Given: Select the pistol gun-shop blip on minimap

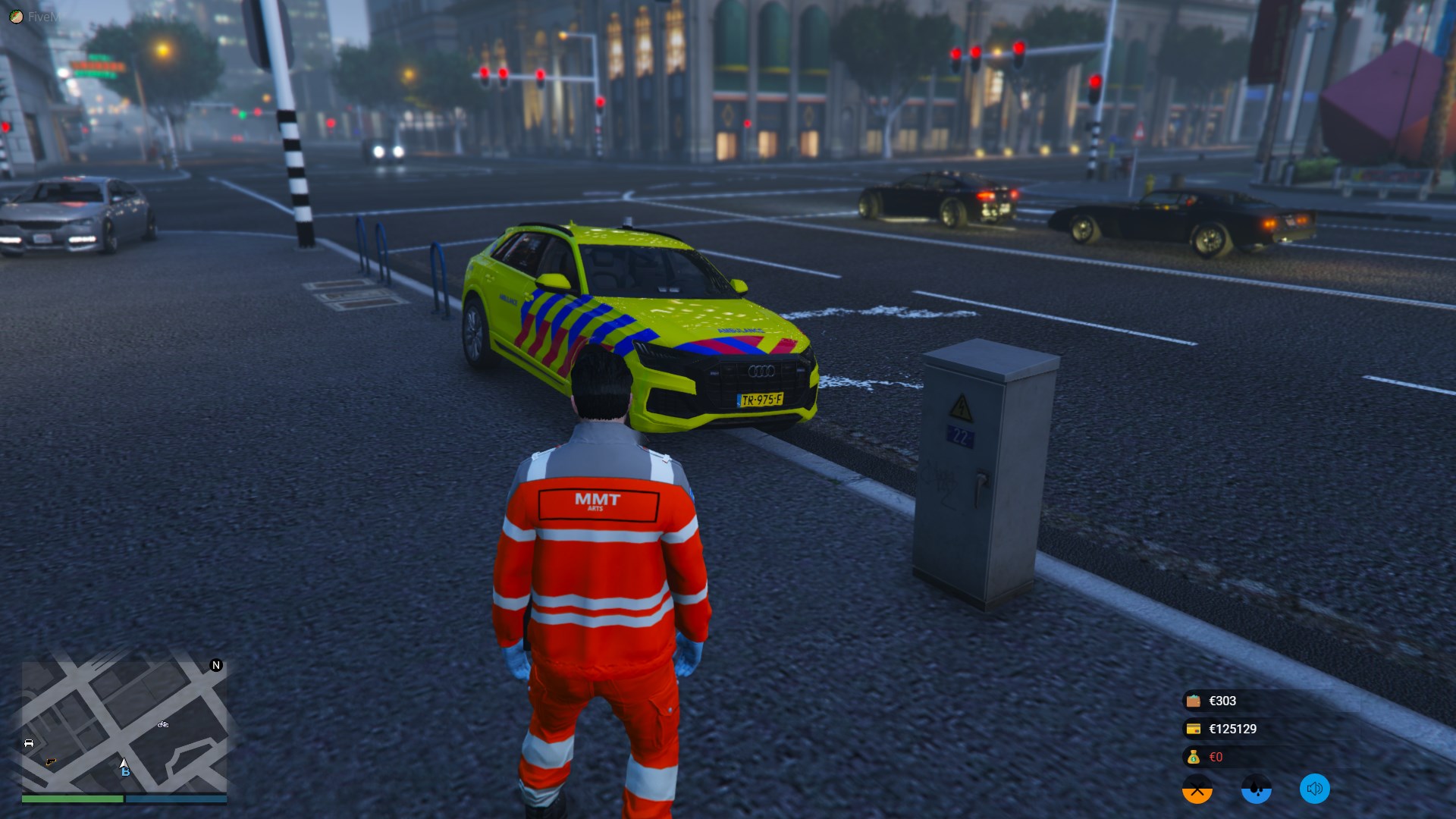Looking at the screenshot, I should [x=51, y=761].
